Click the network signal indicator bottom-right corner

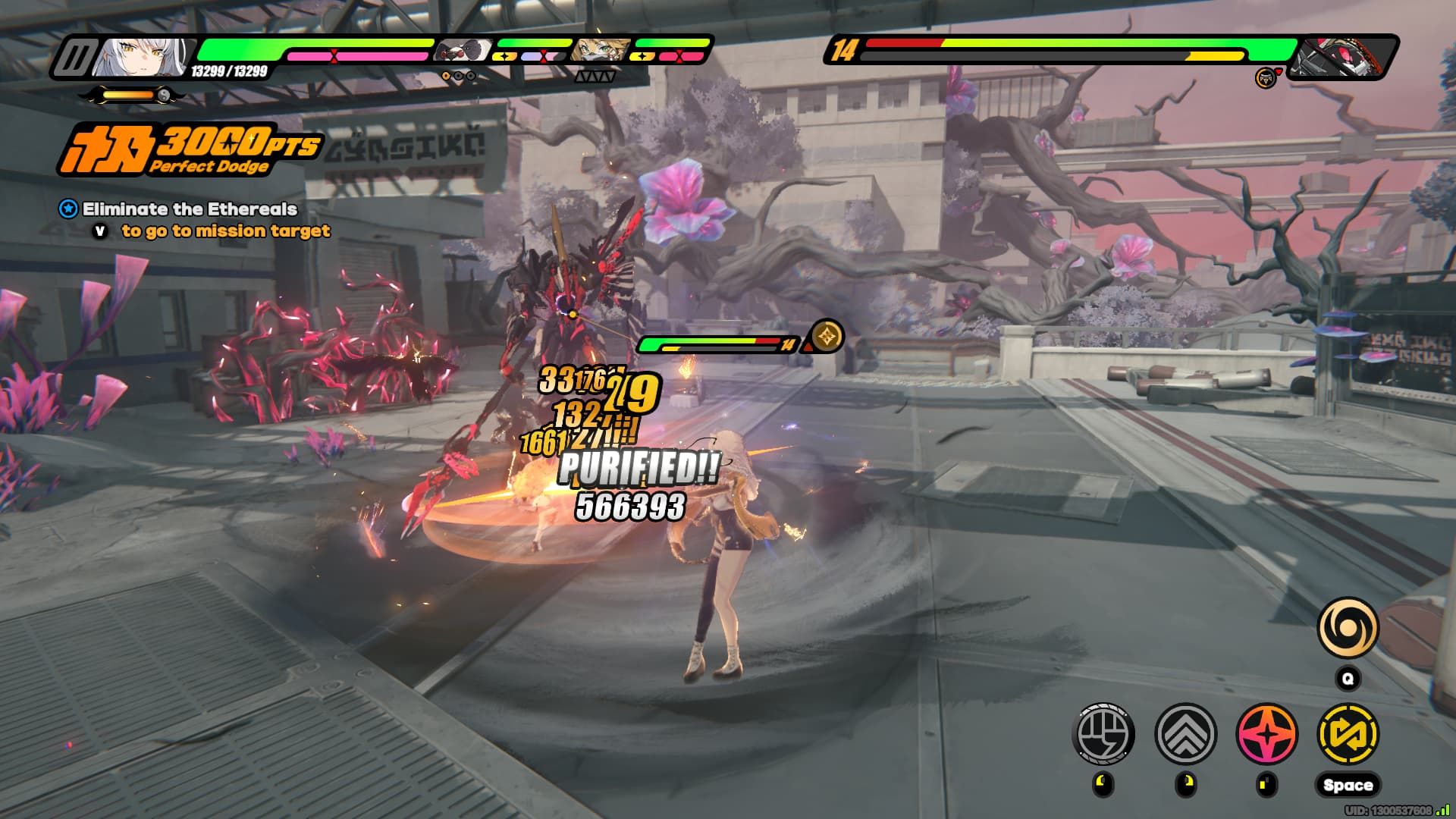(1445, 808)
